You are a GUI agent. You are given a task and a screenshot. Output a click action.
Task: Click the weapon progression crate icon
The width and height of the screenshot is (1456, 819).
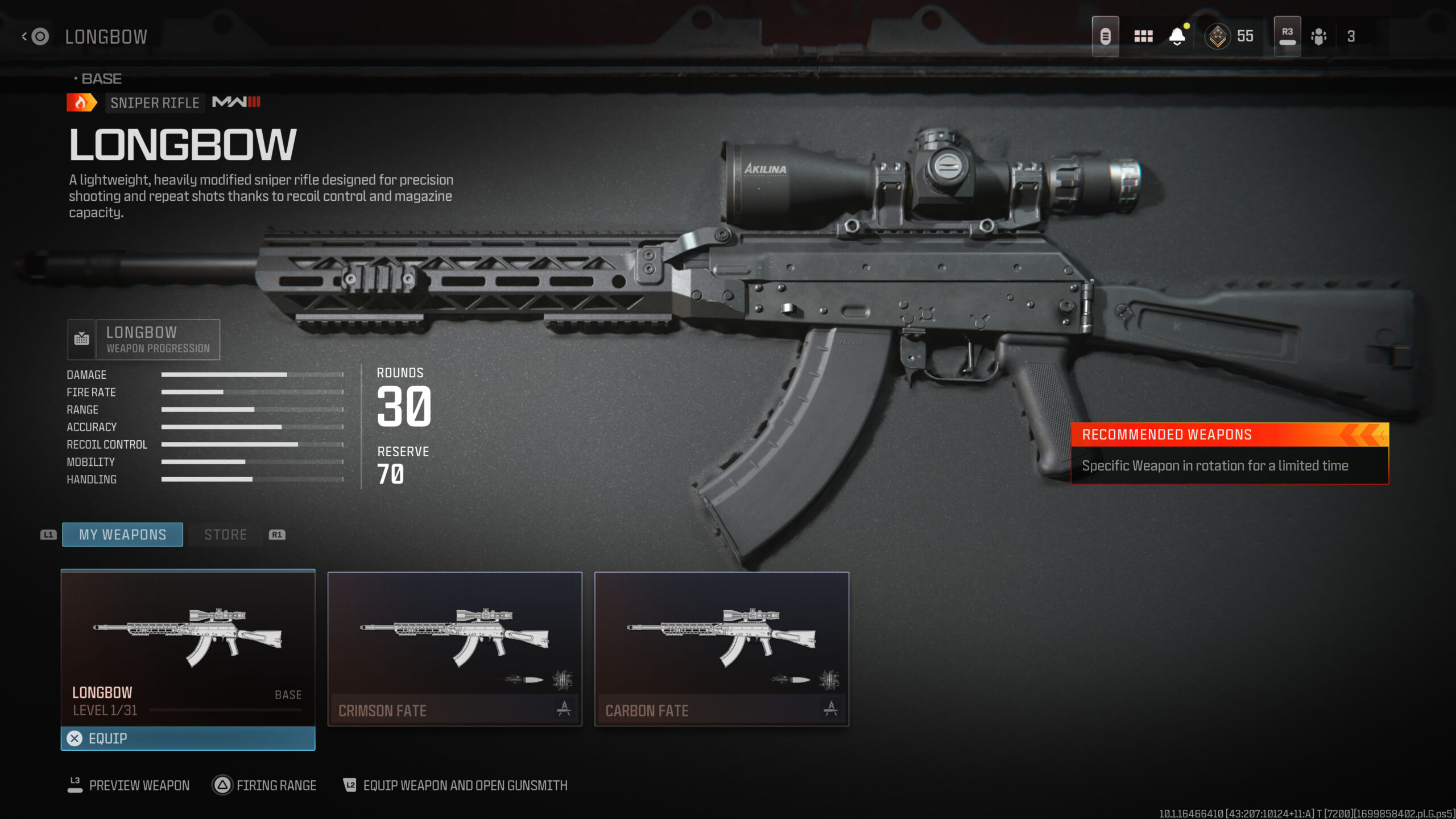pos(82,338)
